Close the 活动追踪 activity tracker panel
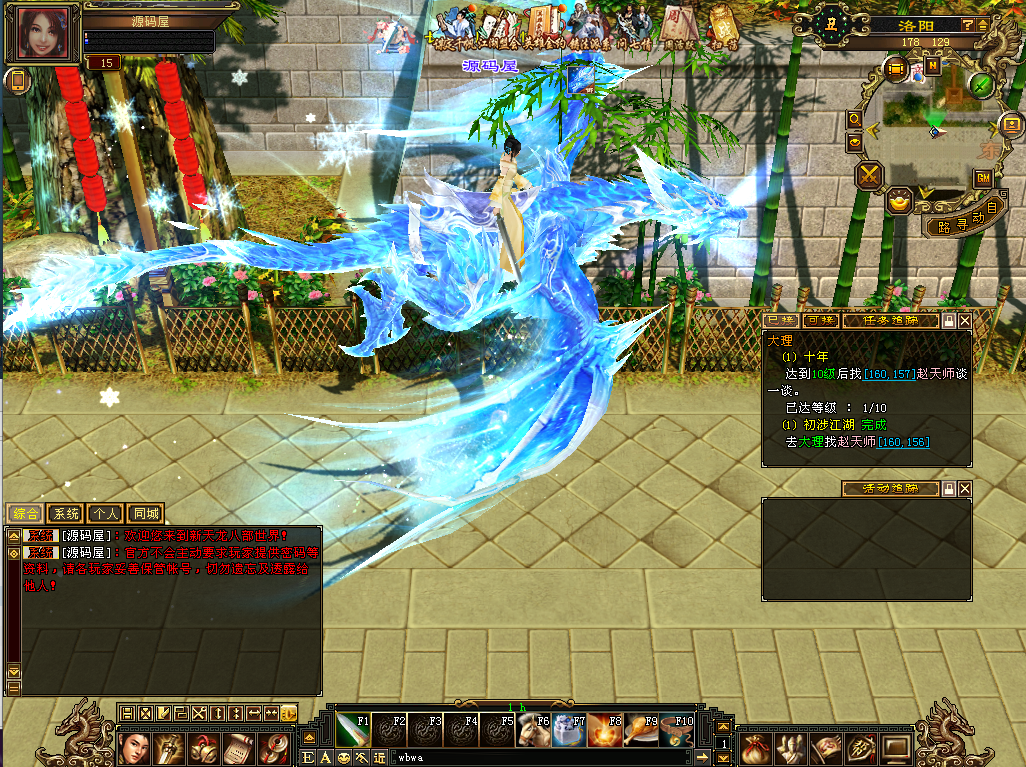Image resolution: width=1026 pixels, height=767 pixels. [964, 489]
